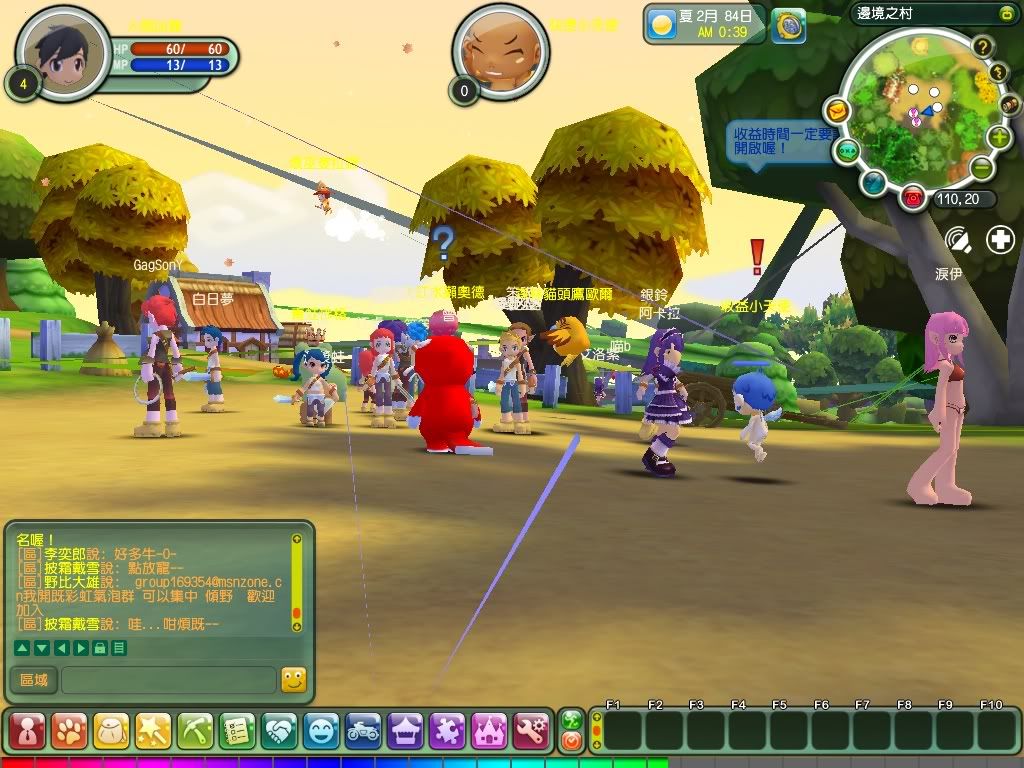Open the smiley face emote menu
1024x768 pixels.
point(321,731)
